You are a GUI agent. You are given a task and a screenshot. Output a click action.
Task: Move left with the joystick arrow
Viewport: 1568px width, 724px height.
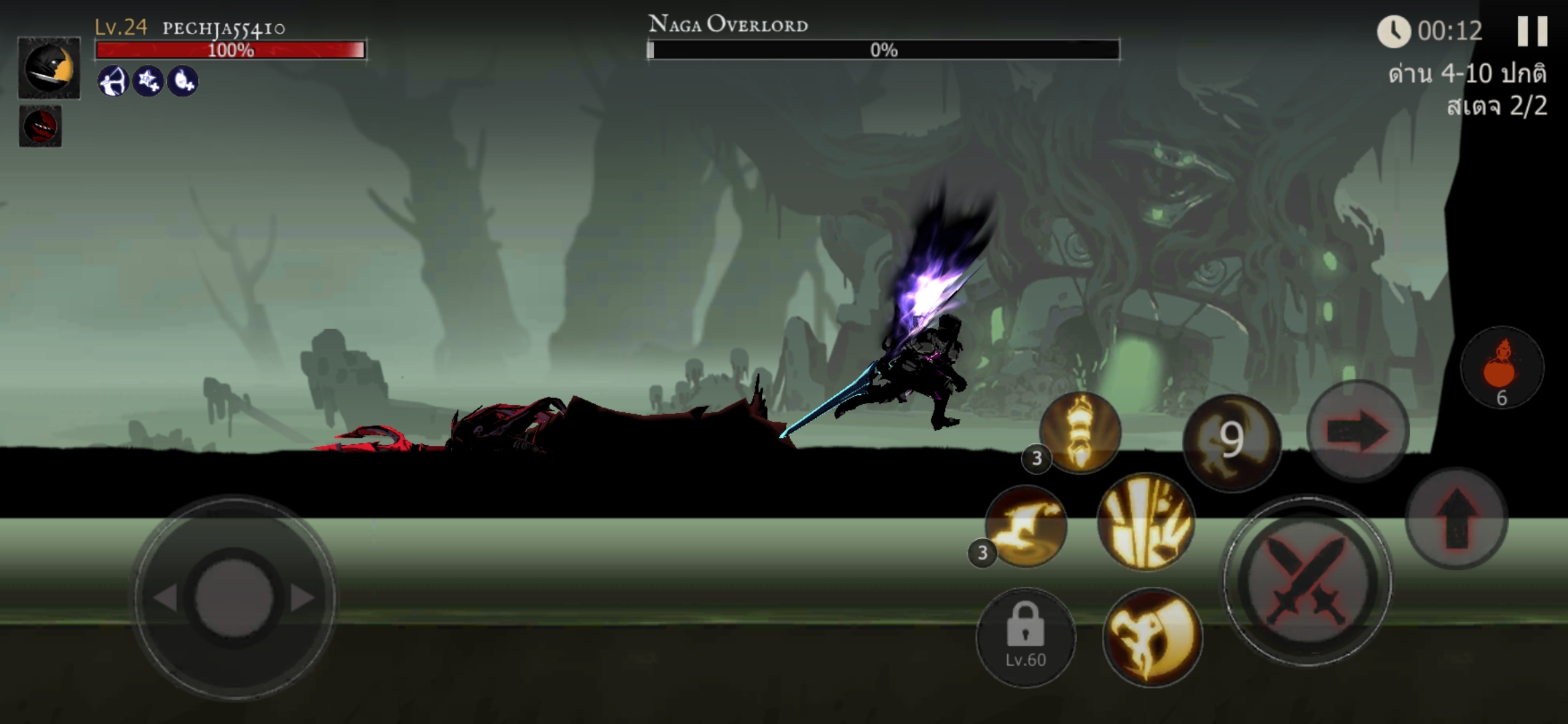coord(165,597)
